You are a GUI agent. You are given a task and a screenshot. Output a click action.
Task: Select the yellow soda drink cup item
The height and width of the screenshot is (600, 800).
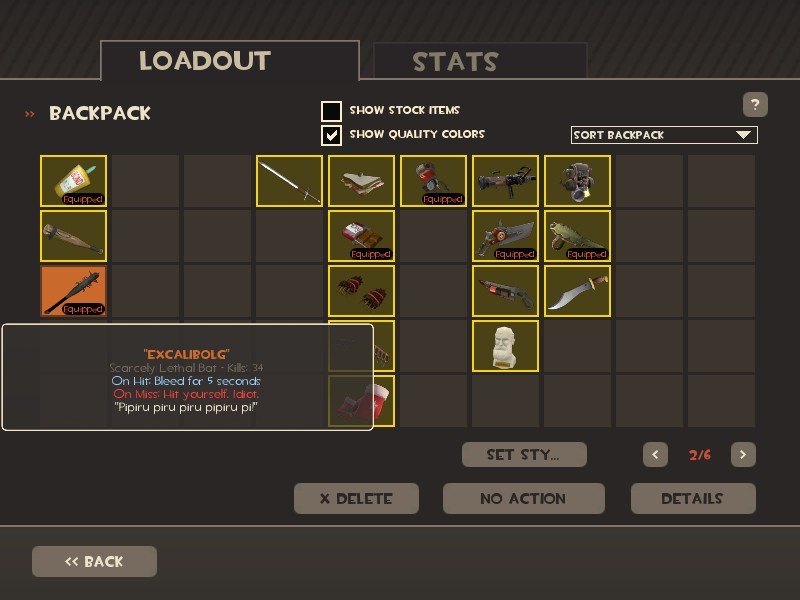click(x=73, y=181)
